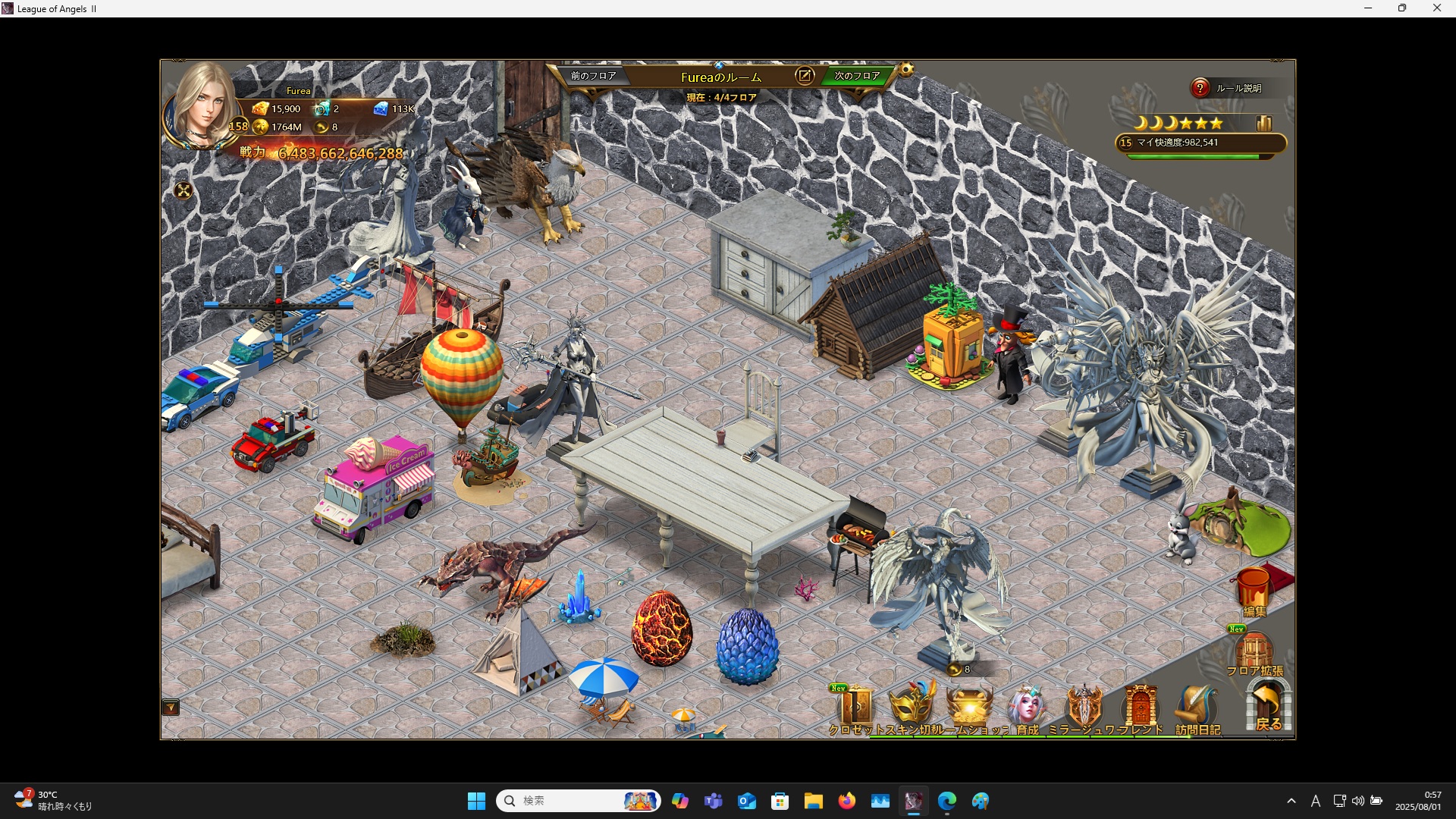Go to the previous floor (前のフロア)

coord(593,76)
